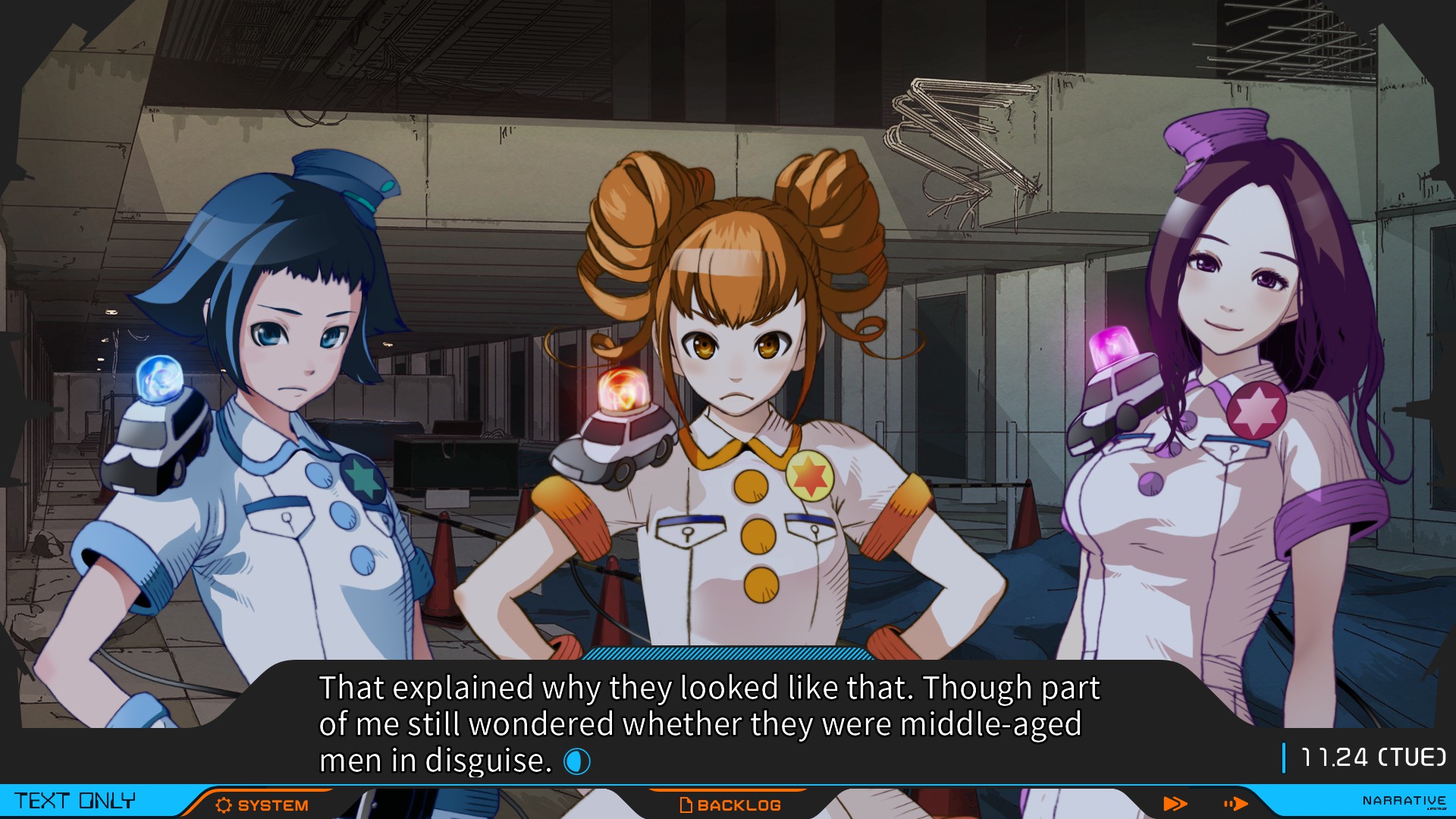
Task: Enable skip mode with the double-arrow control
Action: (1175, 805)
